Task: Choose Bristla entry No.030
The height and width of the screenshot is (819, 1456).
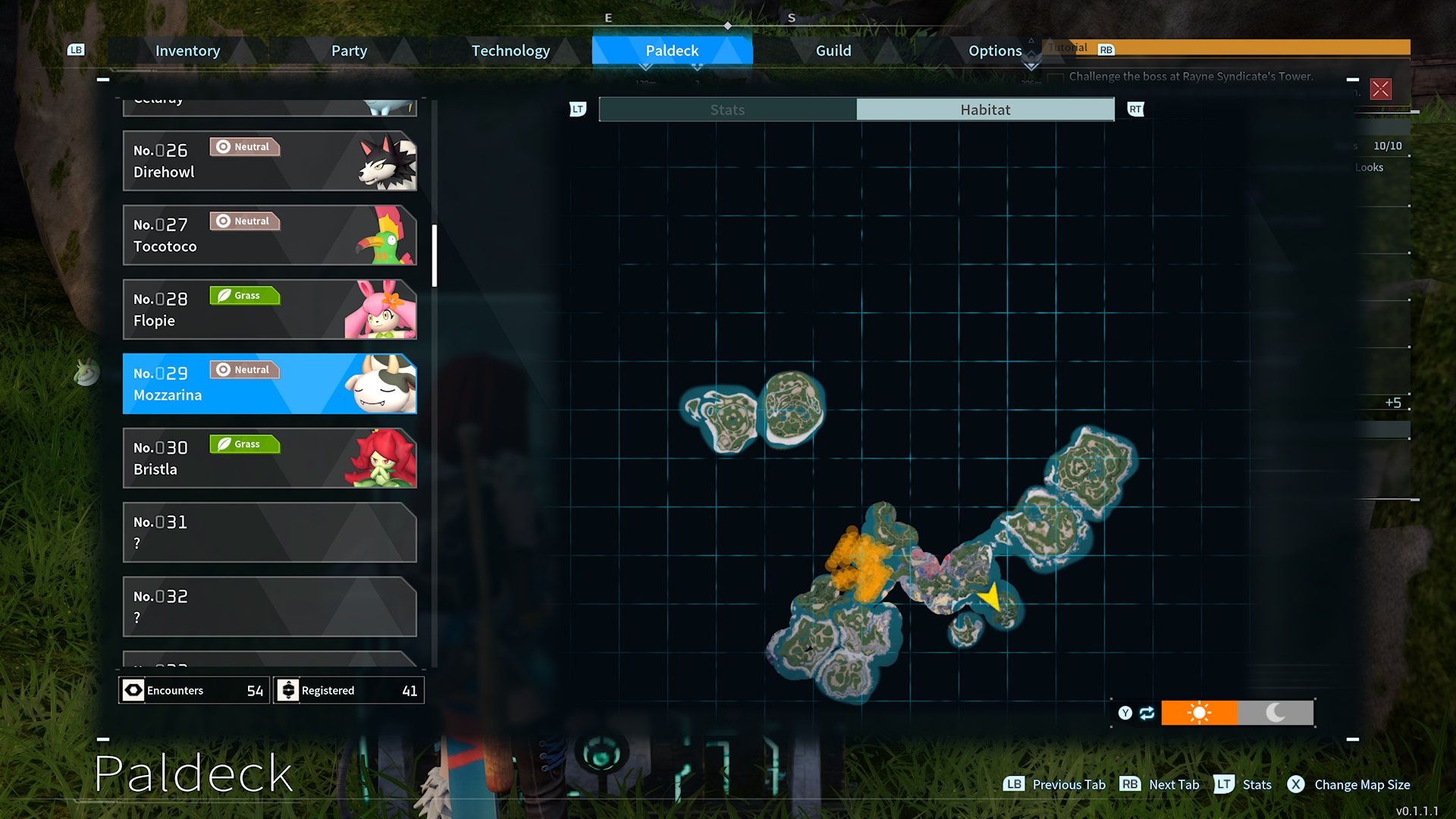Action: [x=269, y=458]
